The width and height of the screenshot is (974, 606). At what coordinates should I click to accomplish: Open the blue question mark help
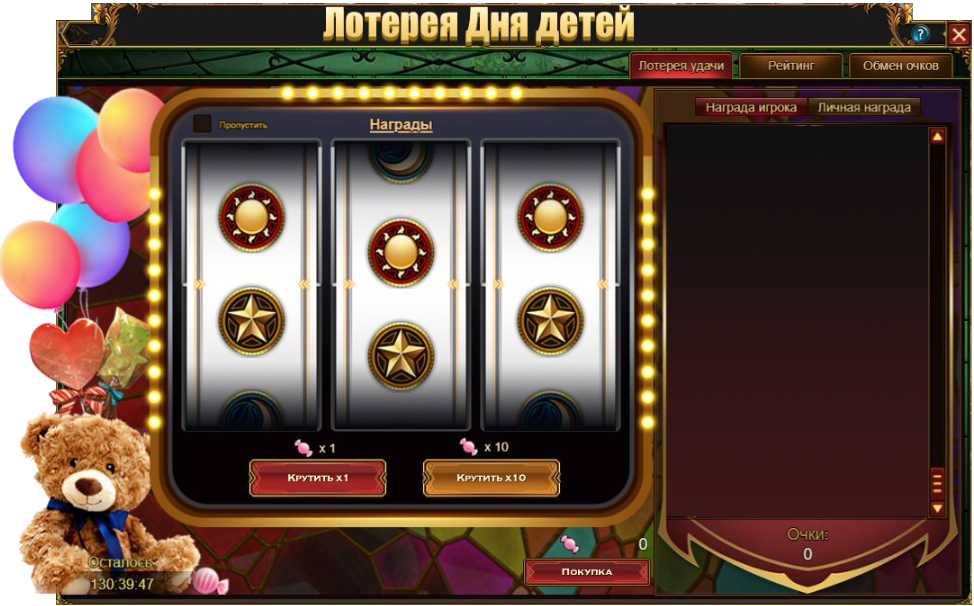pos(921,34)
